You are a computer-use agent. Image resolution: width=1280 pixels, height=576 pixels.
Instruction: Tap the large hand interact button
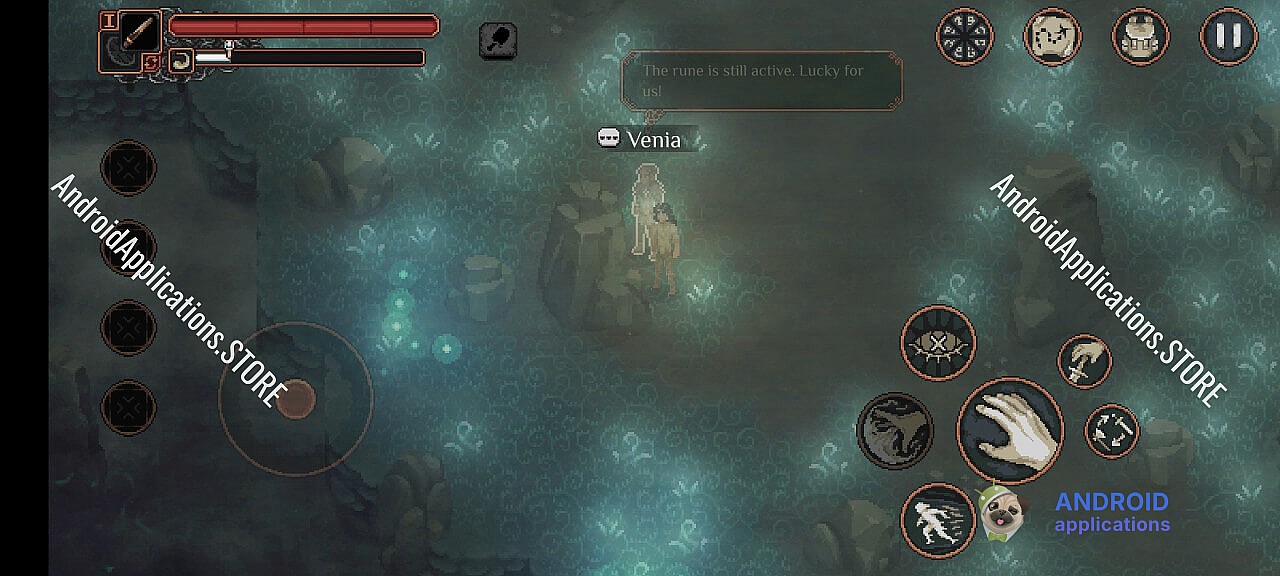(x=1010, y=431)
